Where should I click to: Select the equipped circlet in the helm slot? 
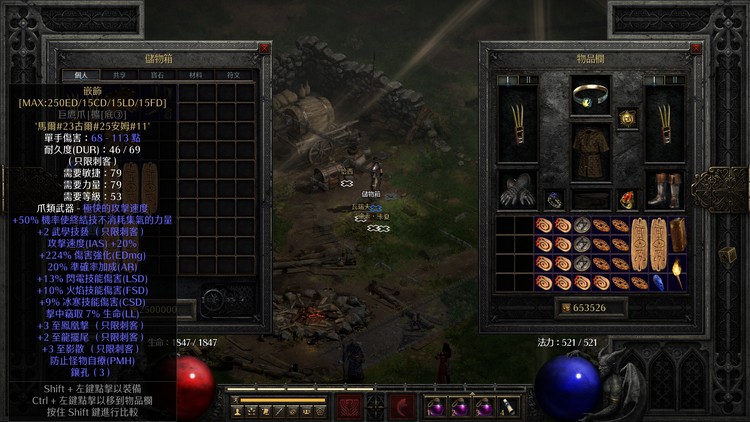coord(591,96)
